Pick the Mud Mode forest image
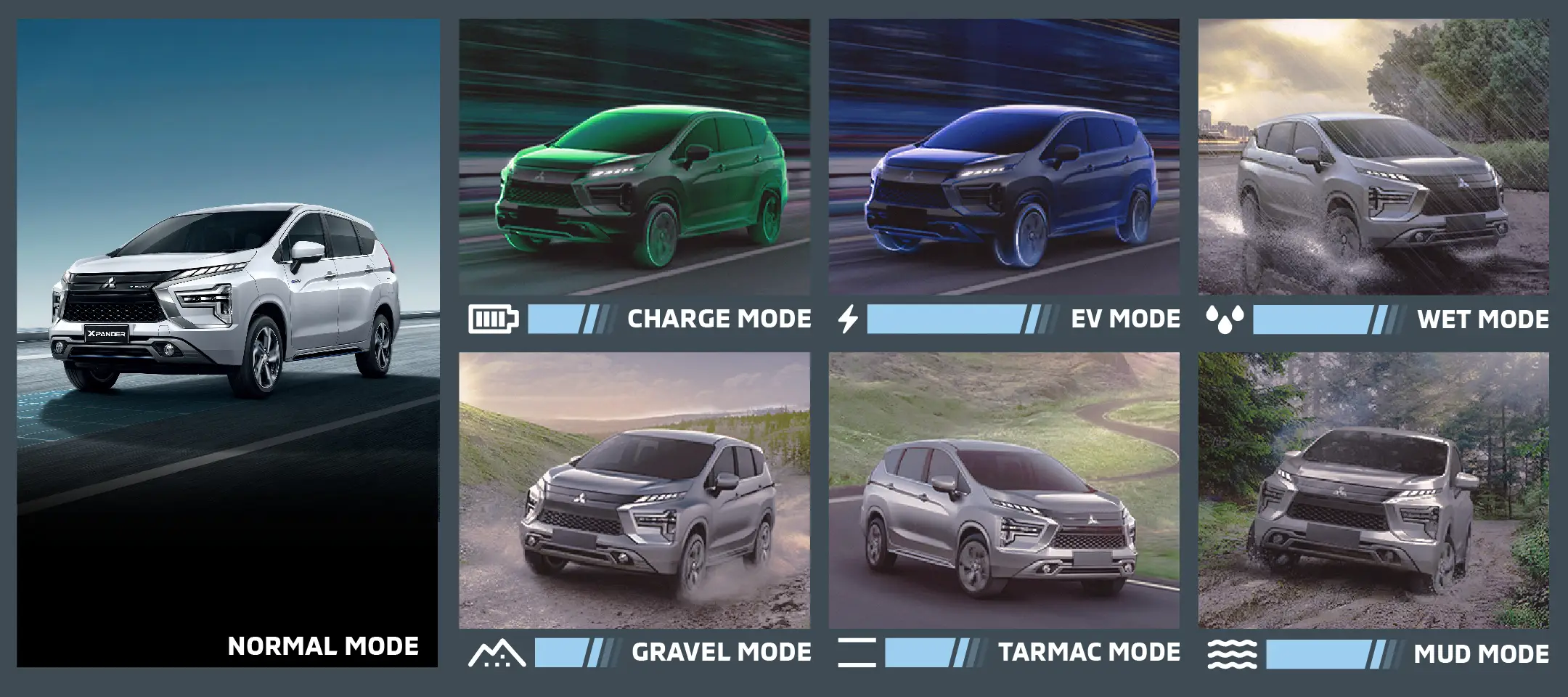This screenshot has width=1568, height=697. [x=1373, y=491]
